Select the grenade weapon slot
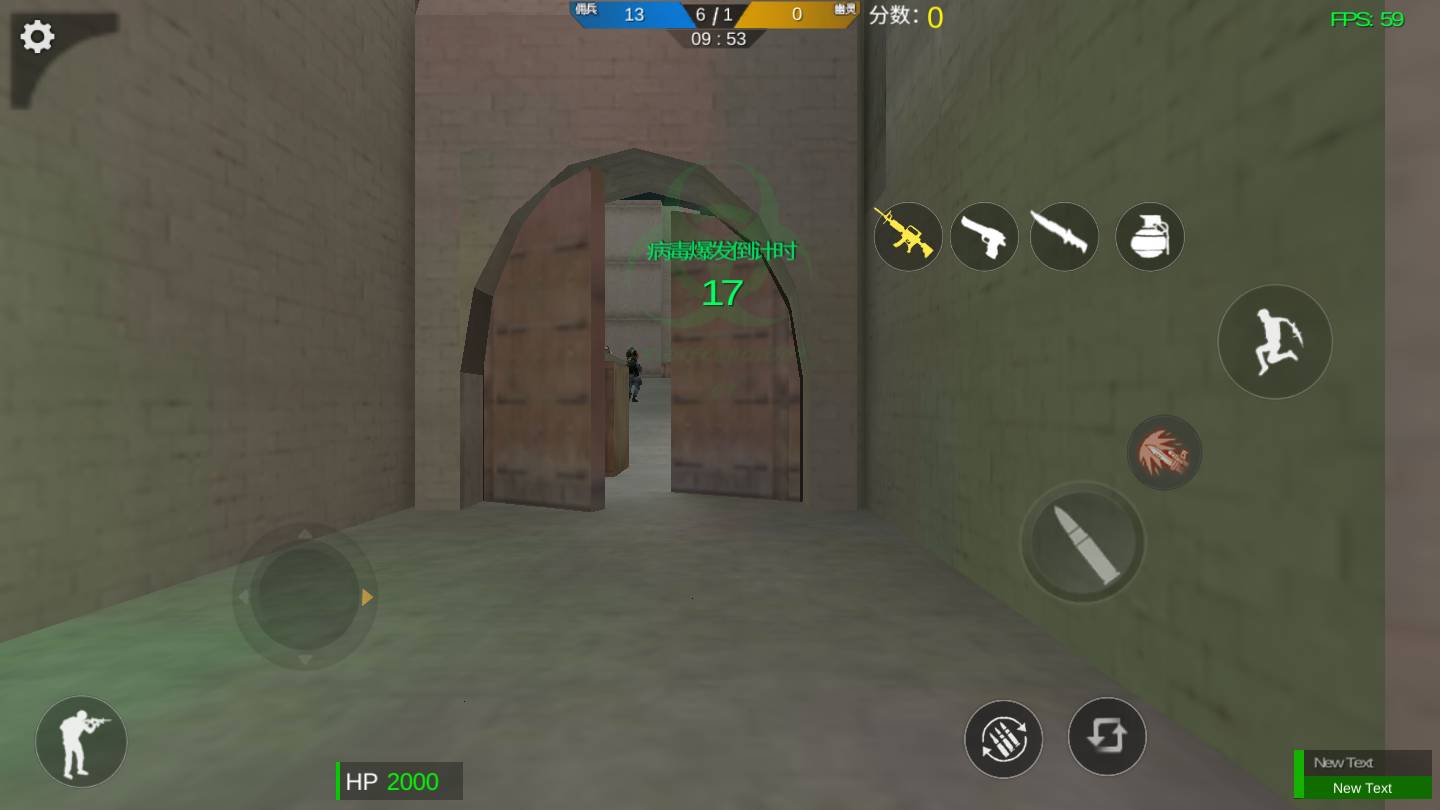 click(1149, 236)
